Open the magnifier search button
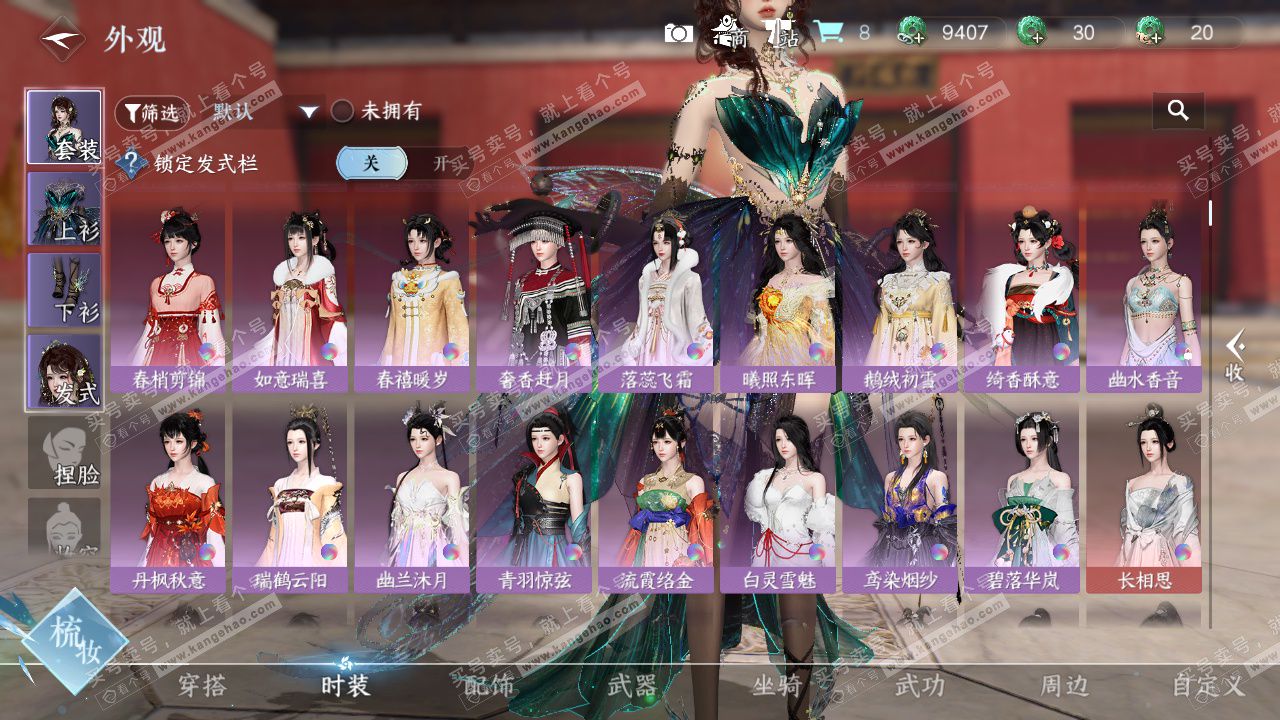Viewport: 1280px width, 720px height. point(1178,111)
